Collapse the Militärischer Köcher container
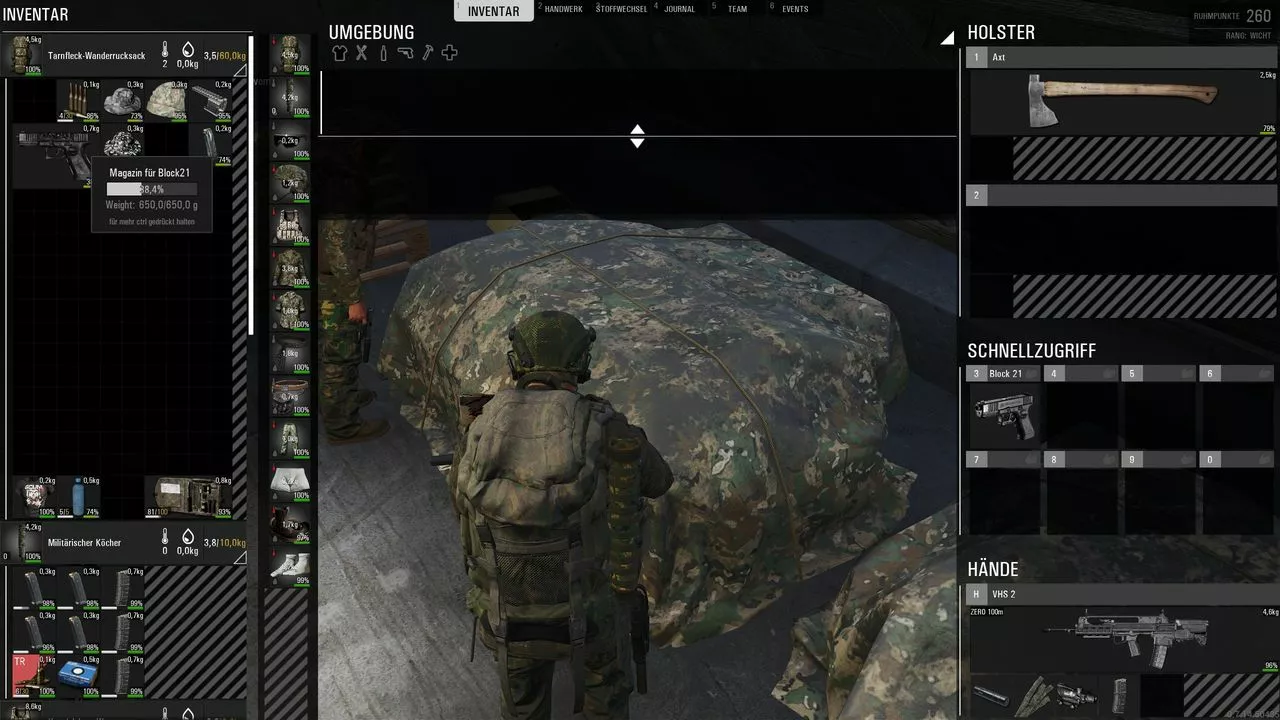 click(x=239, y=558)
